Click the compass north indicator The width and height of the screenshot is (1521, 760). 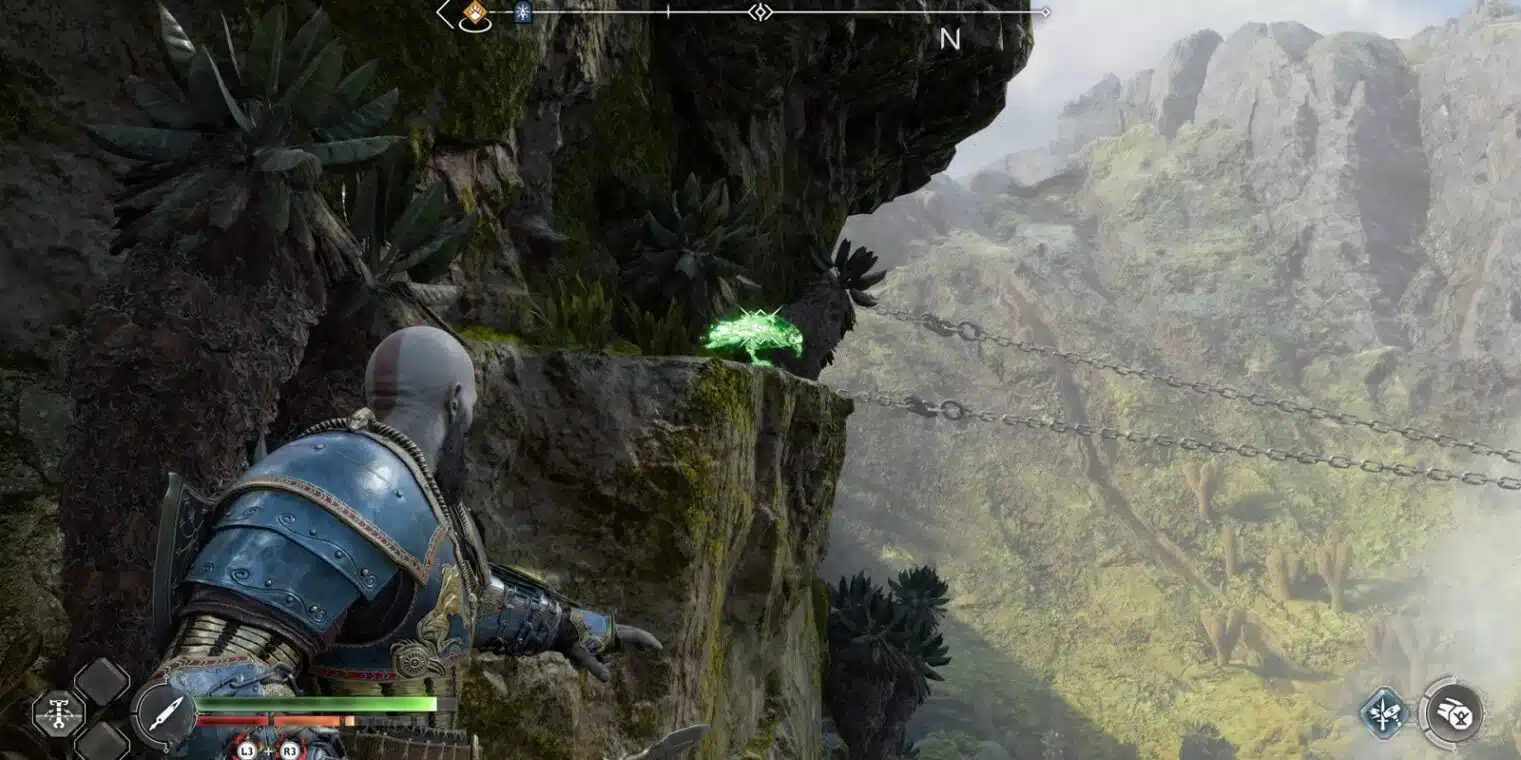pyautogui.click(x=949, y=39)
